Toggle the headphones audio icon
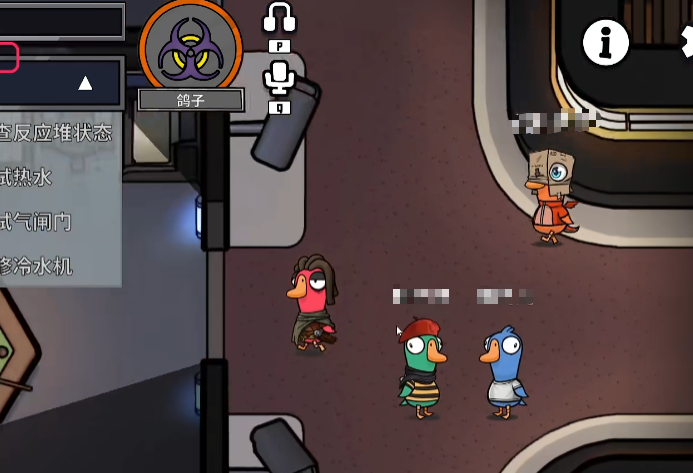693x473 pixels. click(279, 19)
